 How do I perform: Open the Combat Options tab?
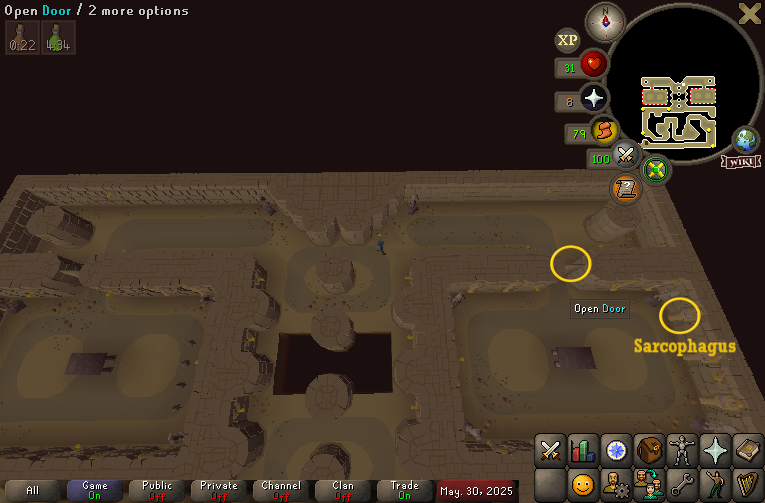551,451
